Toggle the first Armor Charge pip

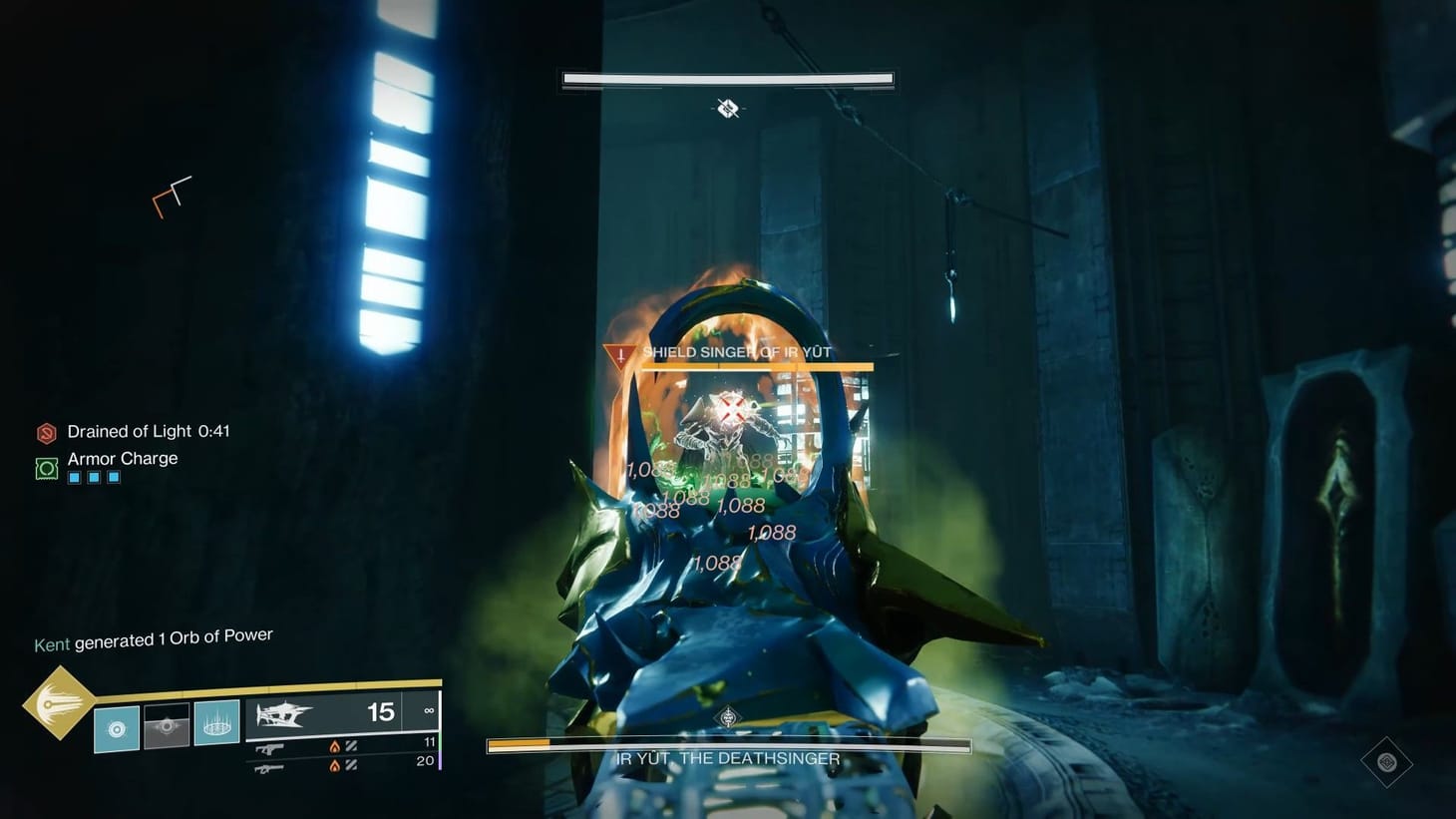click(74, 477)
